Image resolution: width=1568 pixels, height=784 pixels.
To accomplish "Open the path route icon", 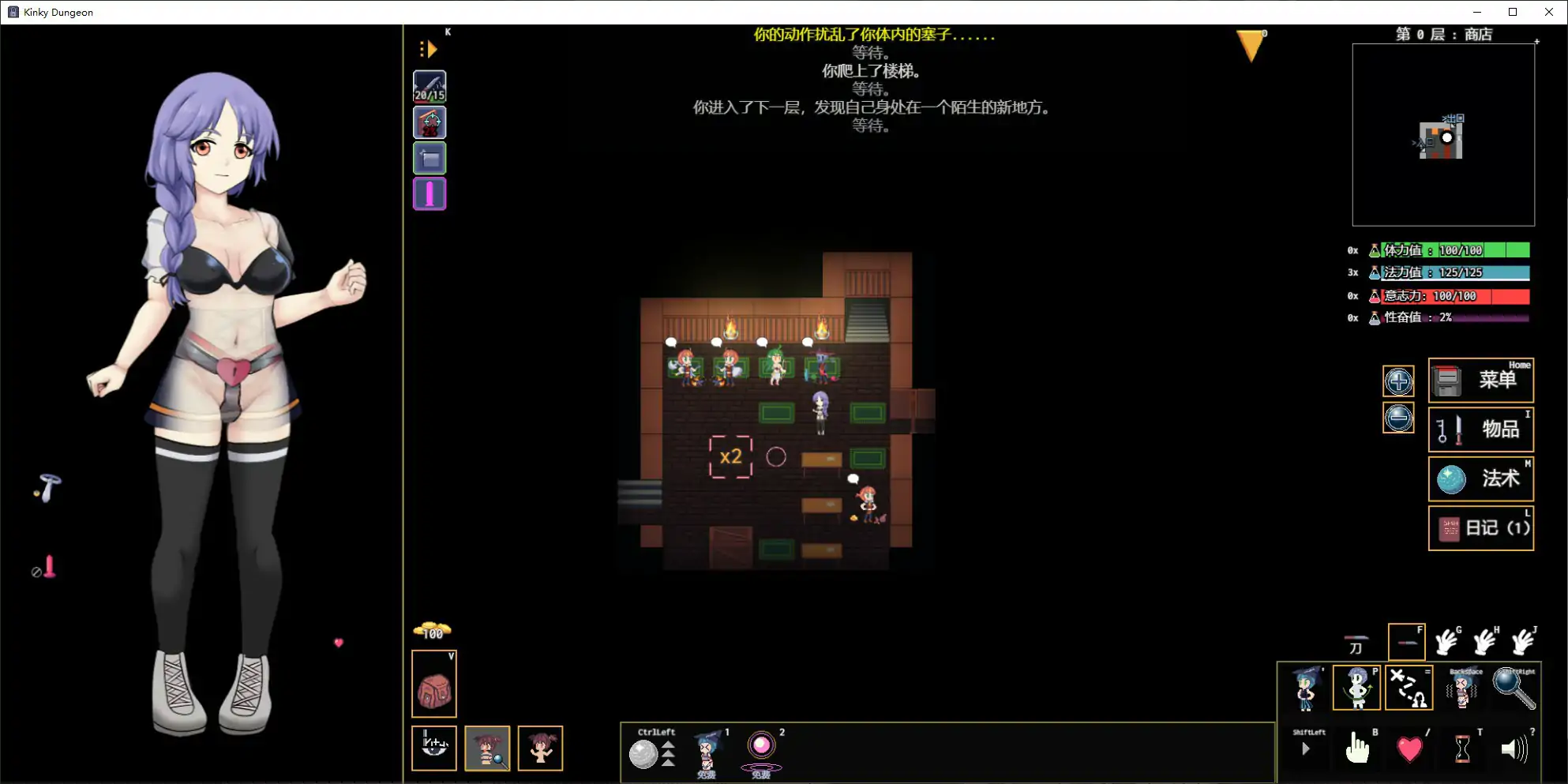I will pyautogui.click(x=1408, y=688).
